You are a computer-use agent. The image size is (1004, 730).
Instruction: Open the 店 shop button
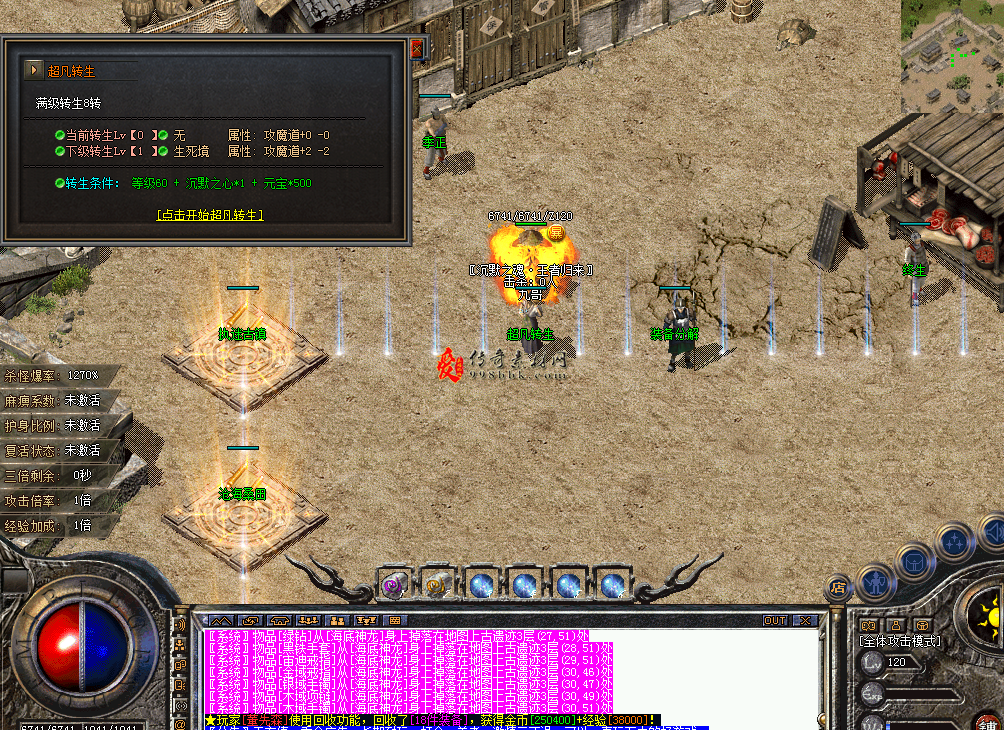[x=838, y=587]
